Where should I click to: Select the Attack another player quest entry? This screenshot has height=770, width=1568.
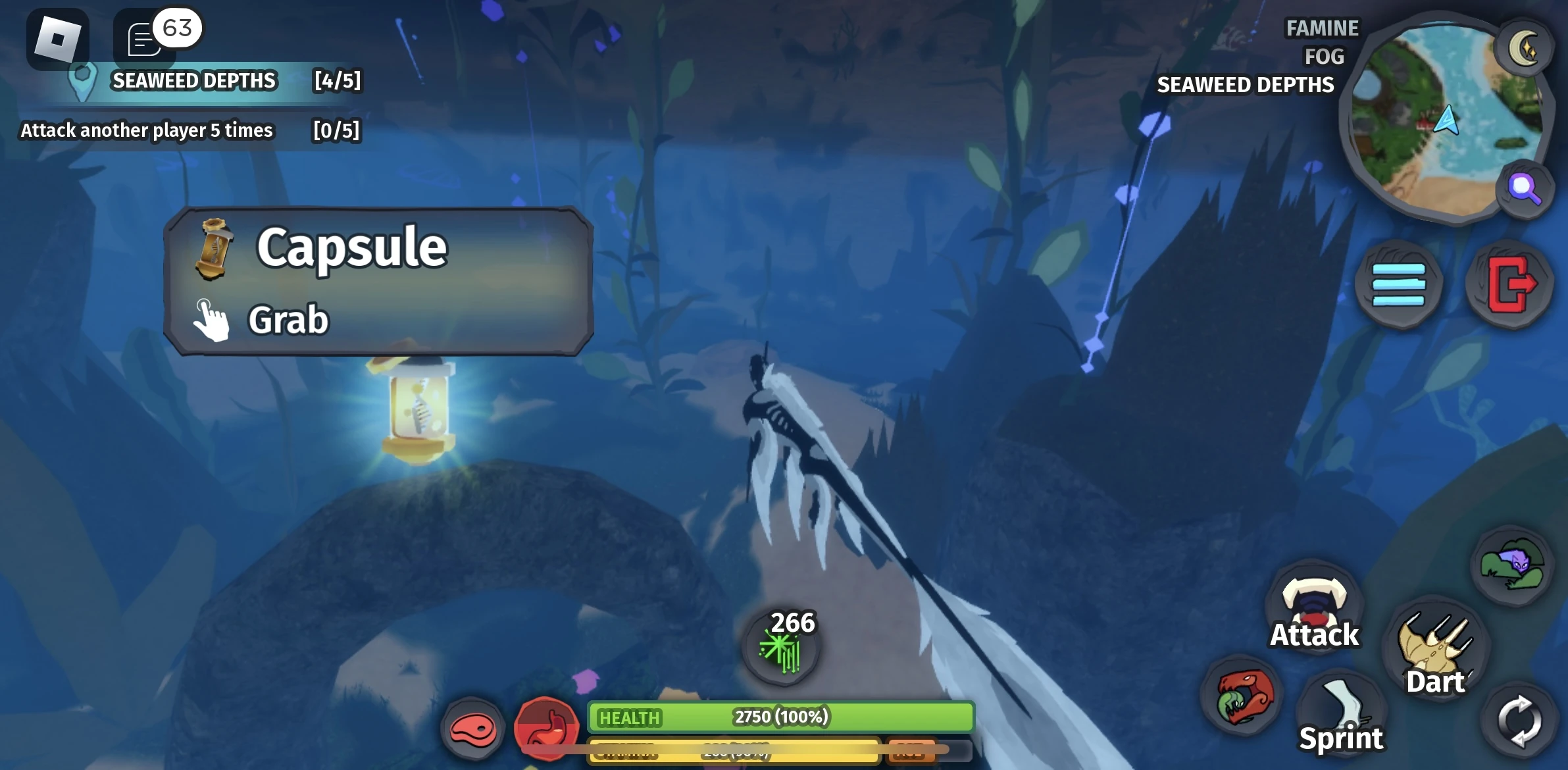pyautogui.click(x=146, y=130)
